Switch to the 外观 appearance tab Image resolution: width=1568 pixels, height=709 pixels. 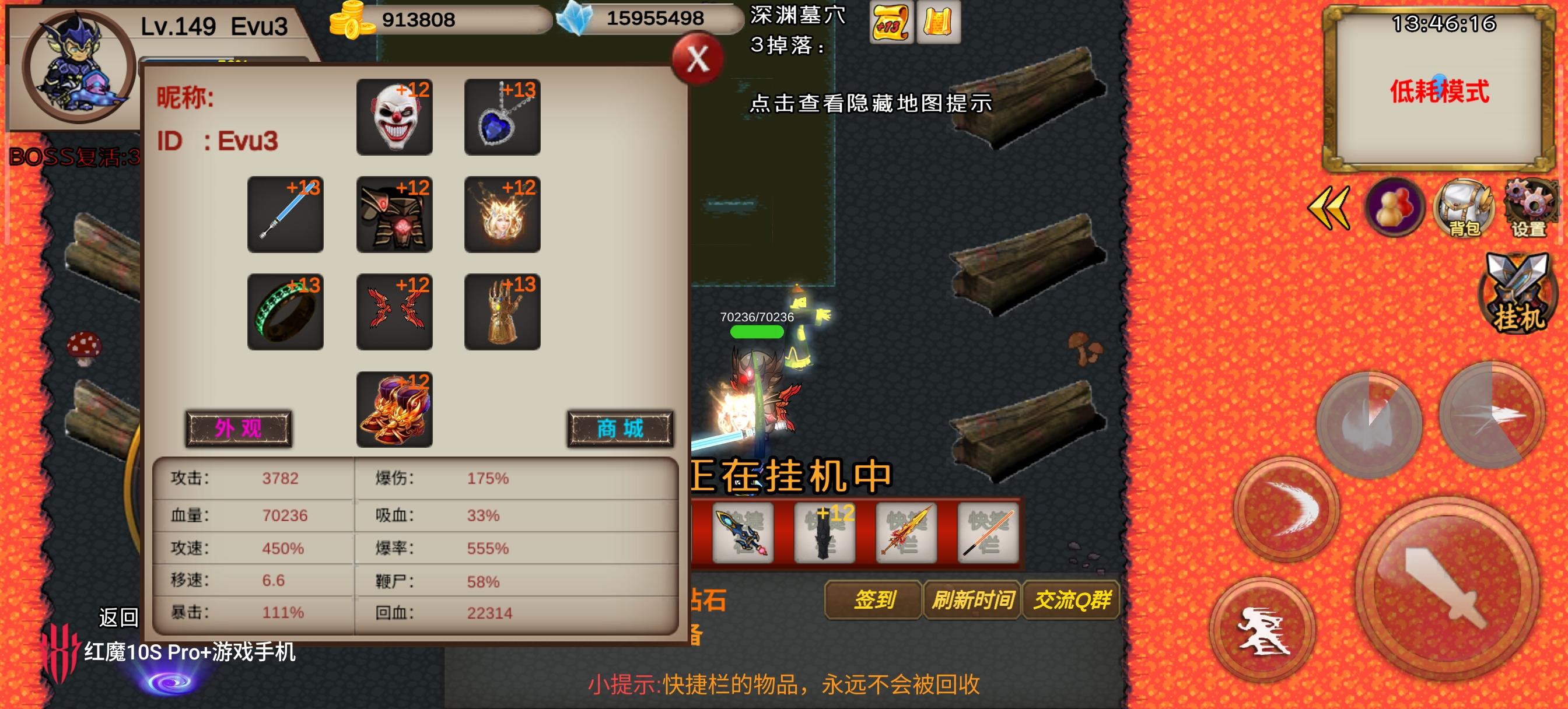click(240, 428)
